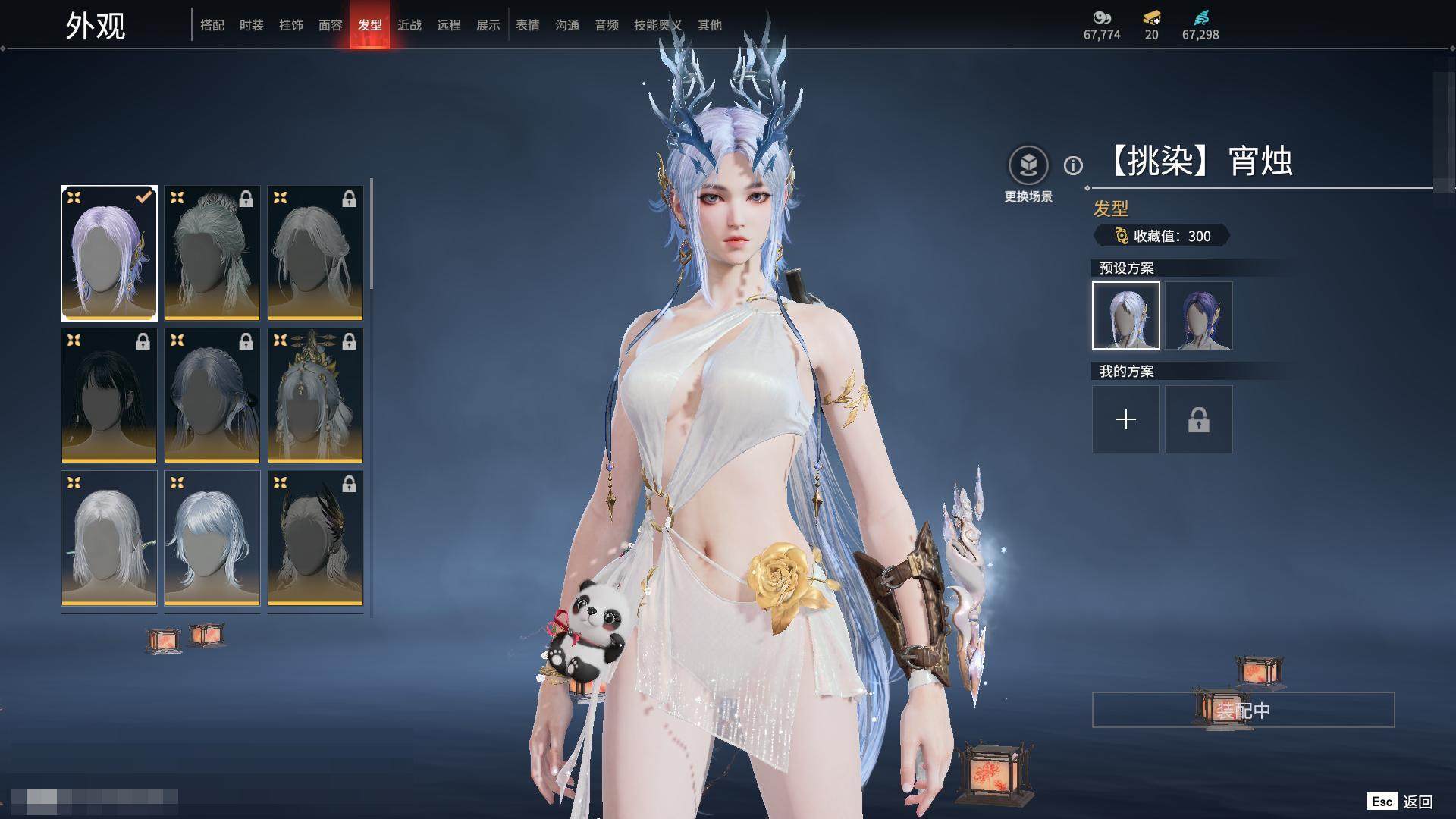Image resolution: width=1456 pixels, height=819 pixels.
Task: Click the 装配中 equipped button
Action: click(1243, 710)
